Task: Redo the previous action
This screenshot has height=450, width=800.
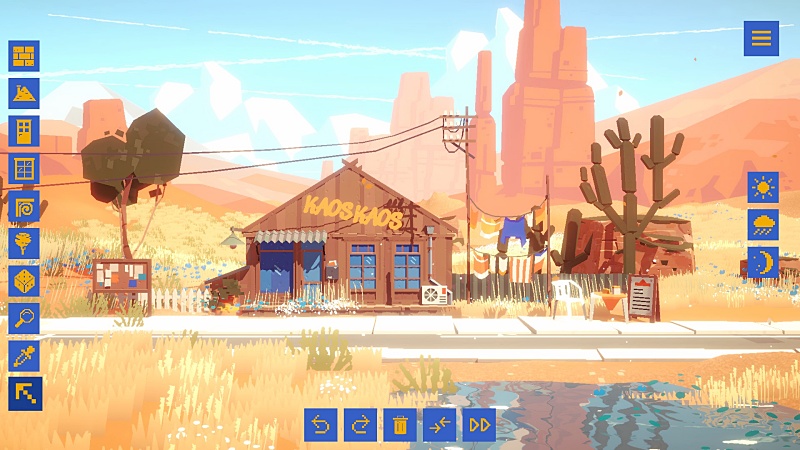Action: [360, 425]
